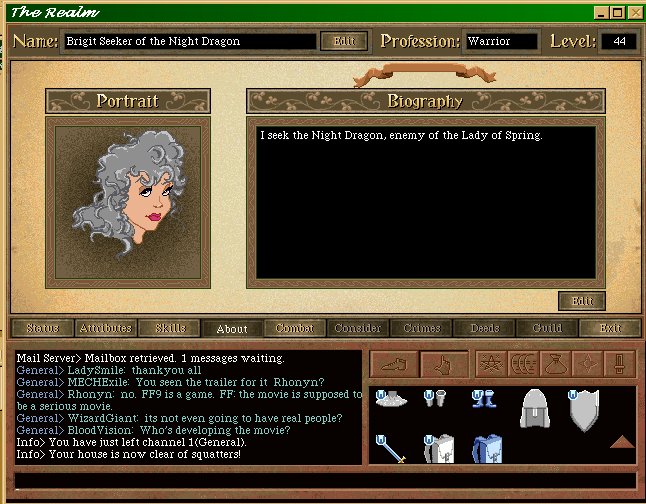
Task: Switch to the Deeds tab
Action: [x=484, y=328]
